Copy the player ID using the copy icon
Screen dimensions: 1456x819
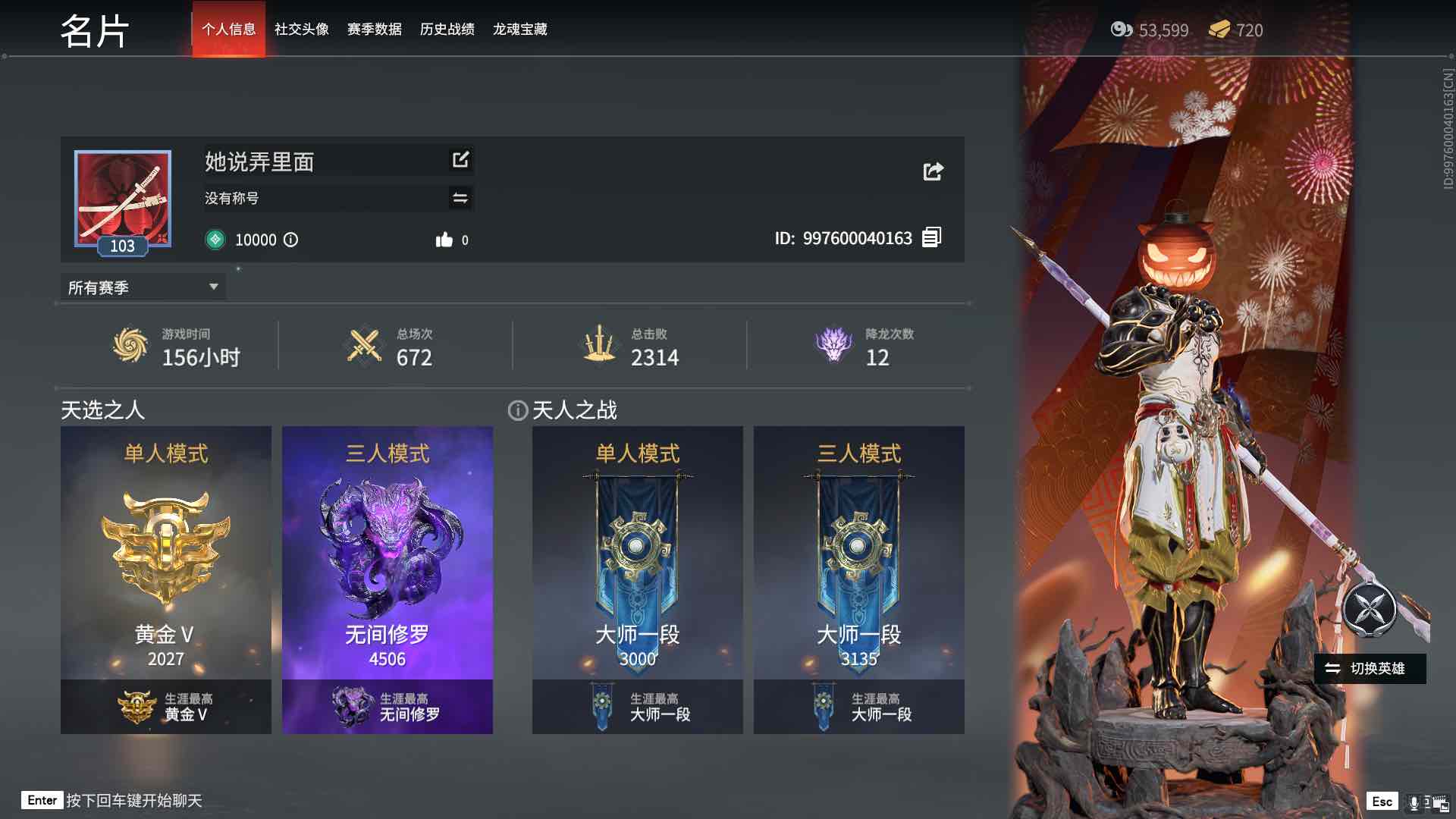[x=931, y=237]
